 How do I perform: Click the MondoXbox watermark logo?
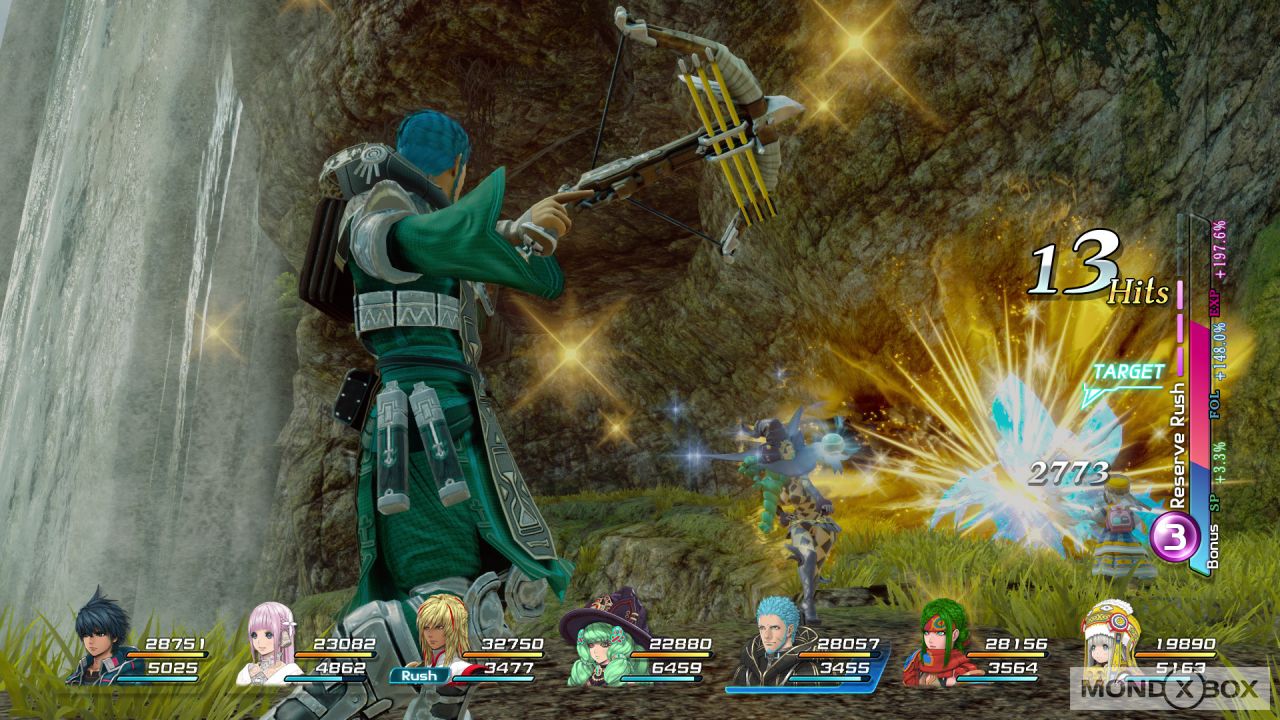tap(1168, 687)
